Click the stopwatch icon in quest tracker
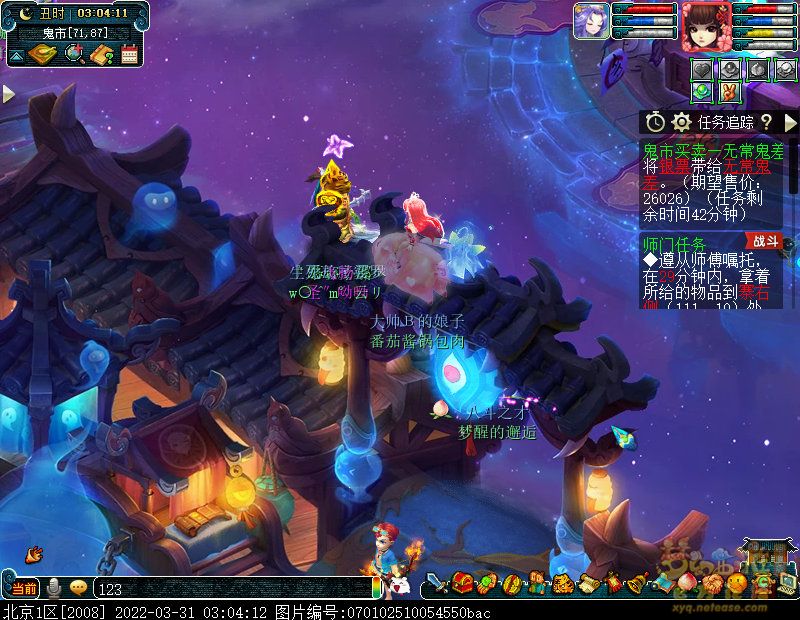The height and width of the screenshot is (620, 800). 655,122
